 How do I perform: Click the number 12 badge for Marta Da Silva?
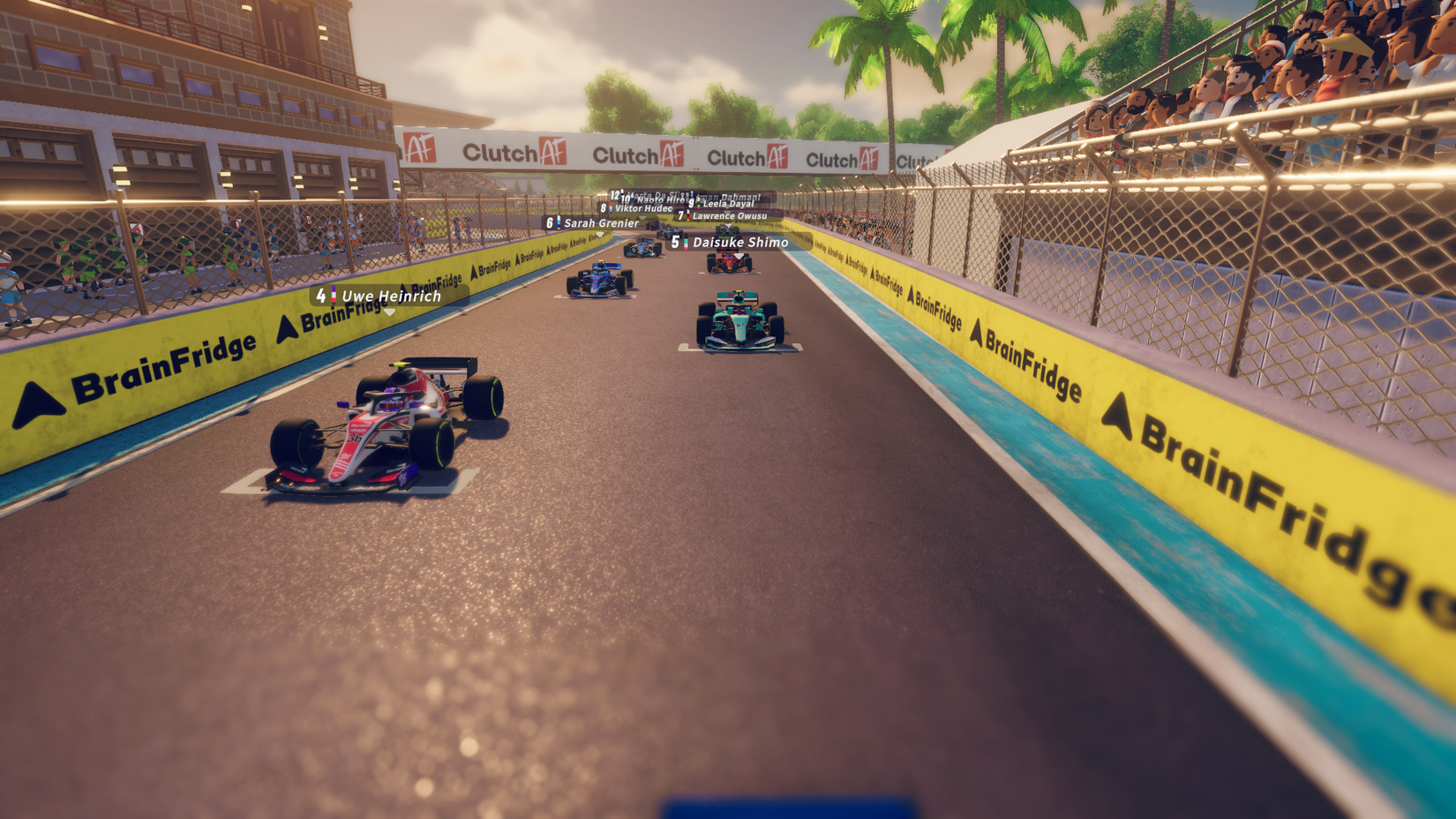(x=614, y=195)
